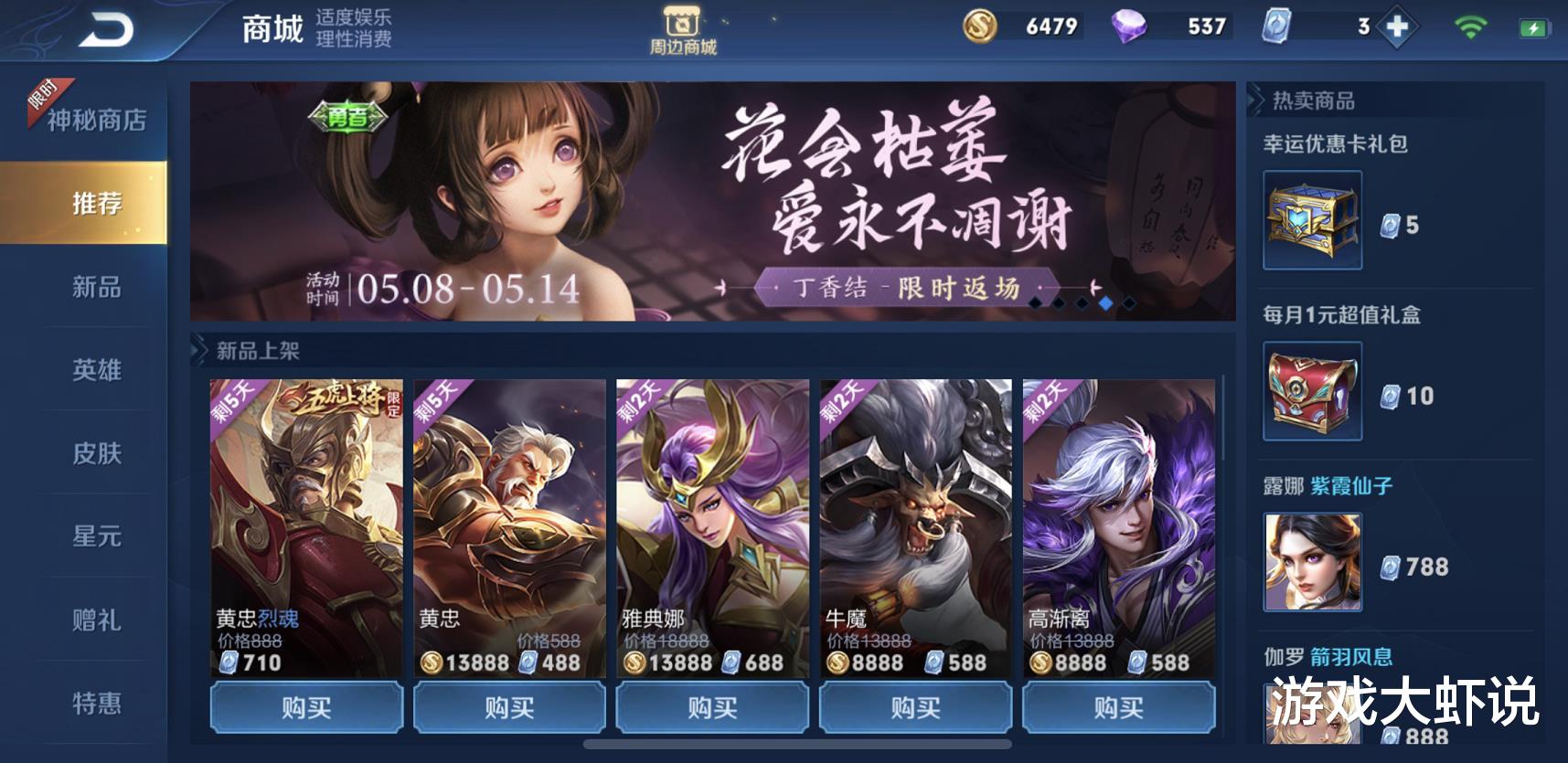1568x763 pixels.
Task: Click 购买 under 雅典娜
Action: click(x=711, y=708)
